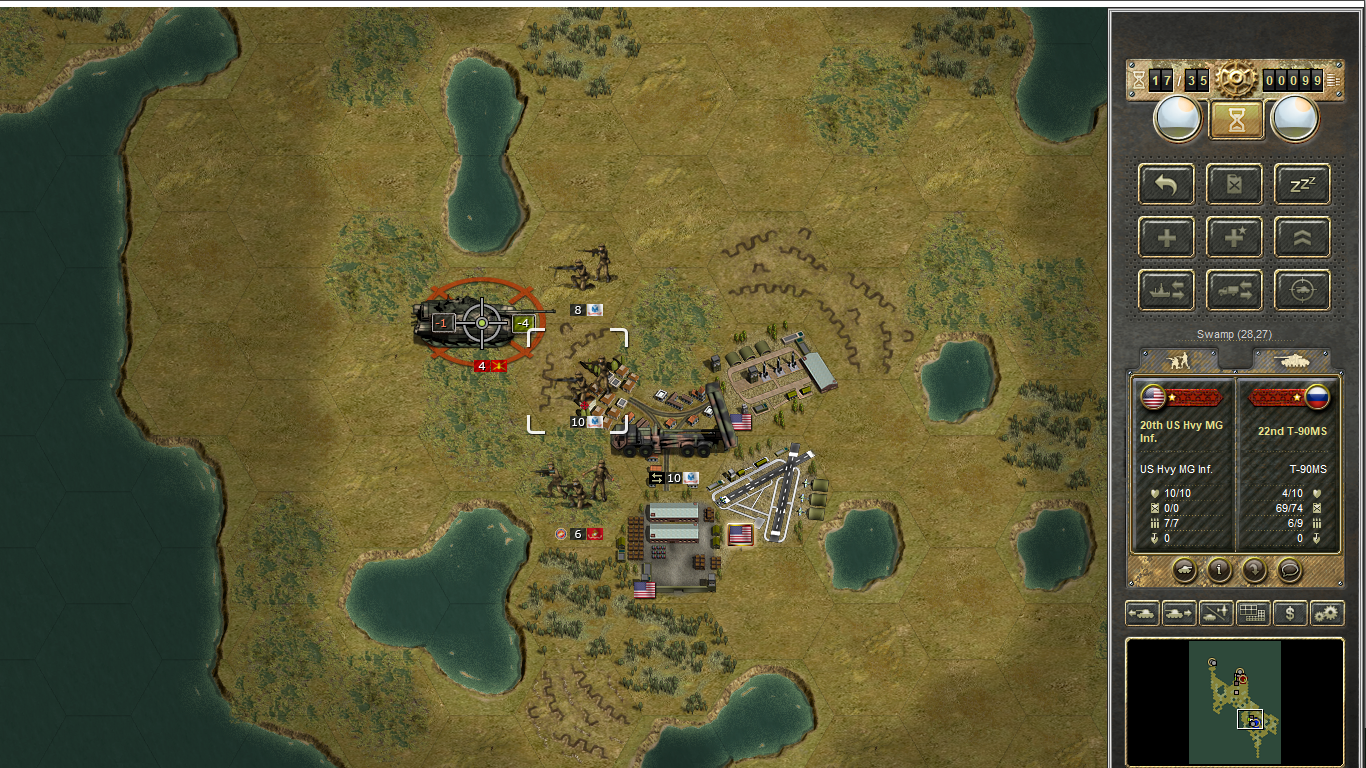1366x768 pixels.
Task: End the turn with the hourglass button
Action: click(x=1234, y=120)
